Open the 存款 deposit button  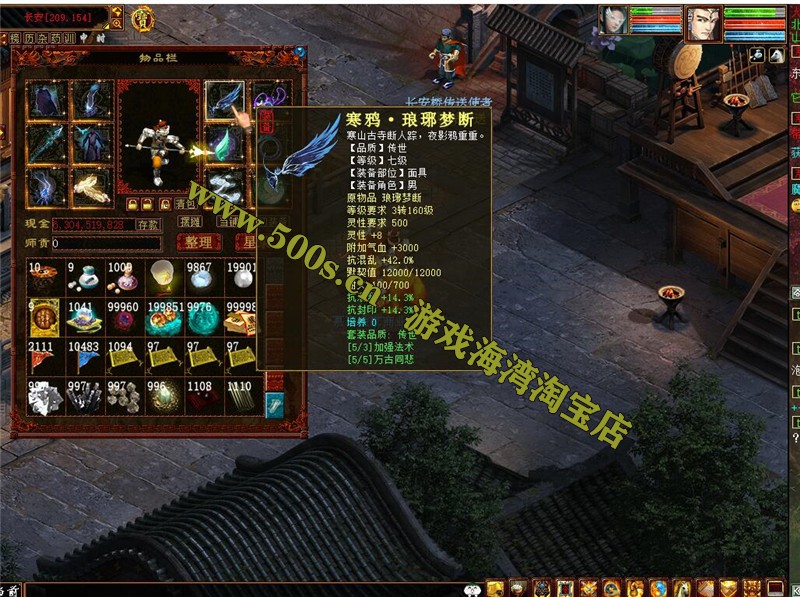148,225
